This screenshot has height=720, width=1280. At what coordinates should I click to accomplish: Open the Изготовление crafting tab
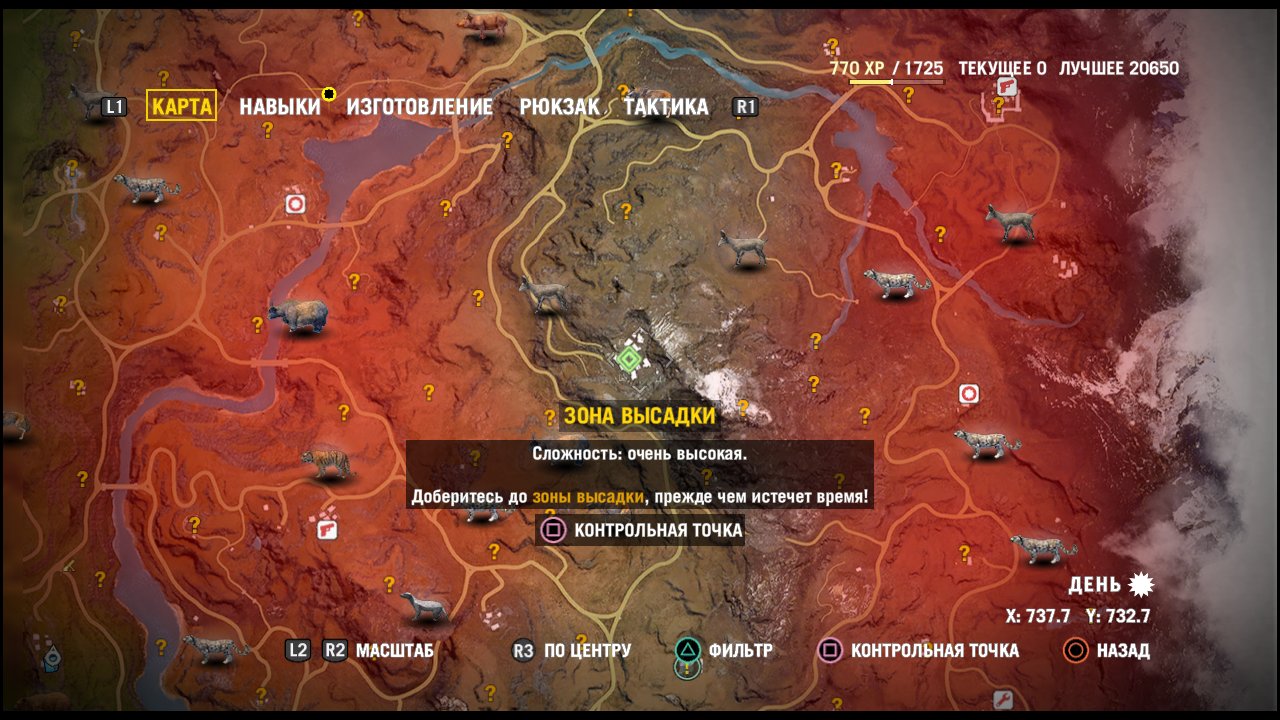pos(420,106)
